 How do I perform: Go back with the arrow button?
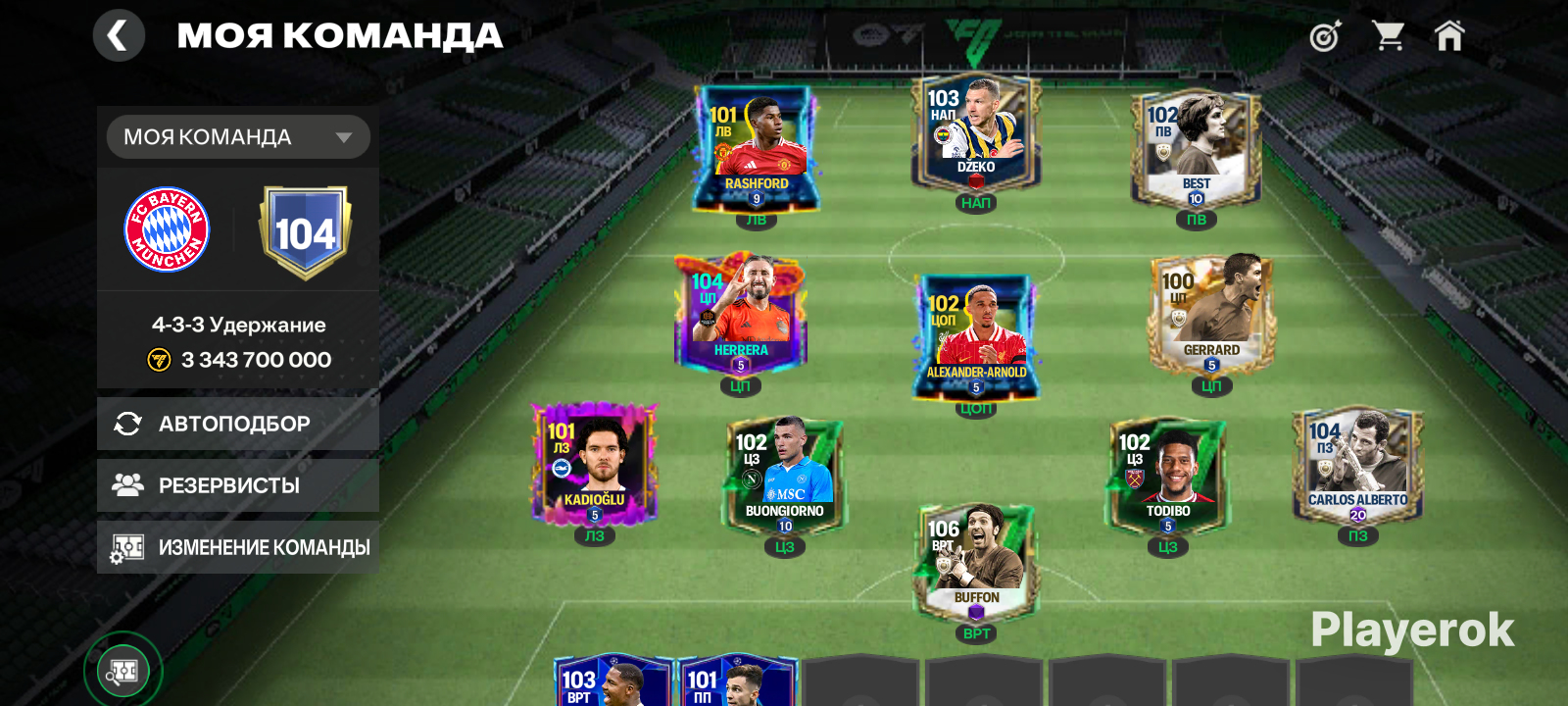click(119, 36)
